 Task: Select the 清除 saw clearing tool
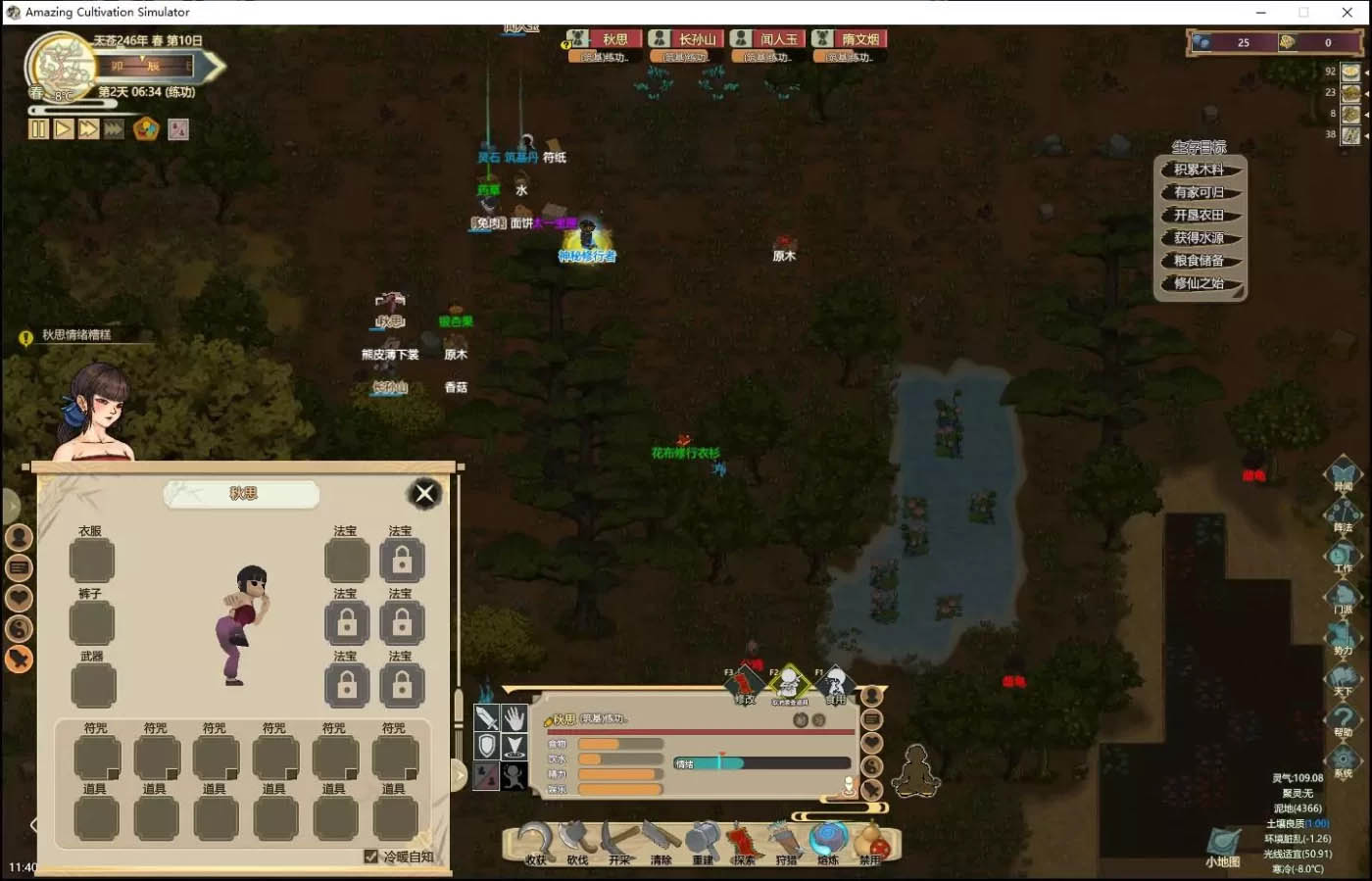(661, 842)
